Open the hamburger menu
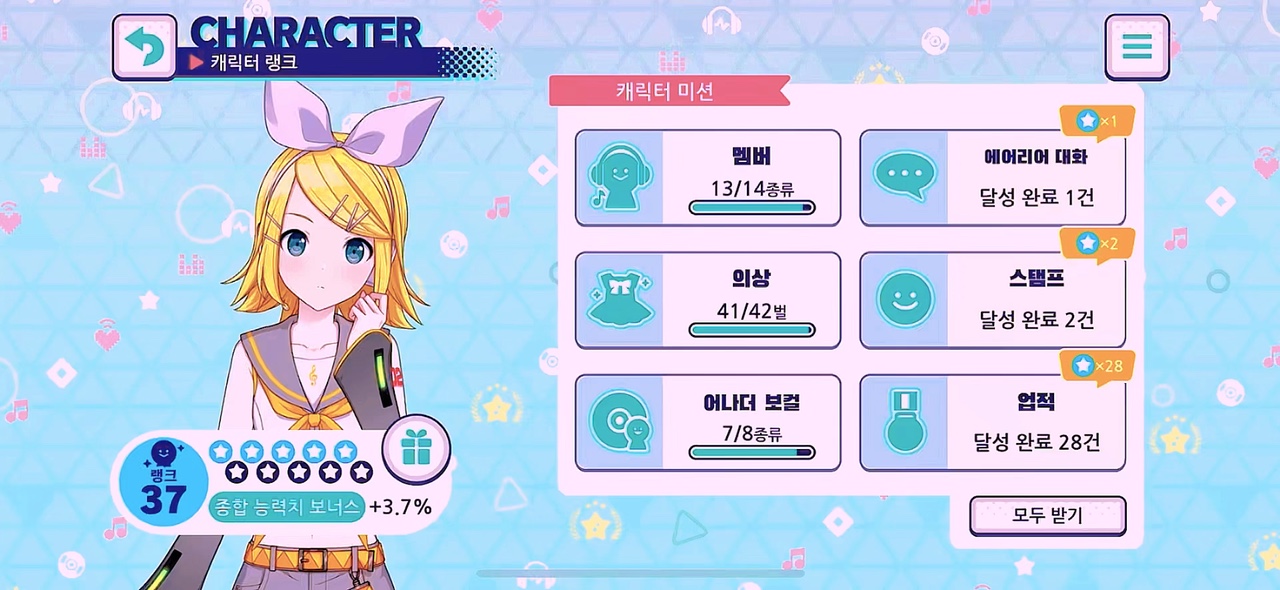The width and height of the screenshot is (1280, 590). pyautogui.click(x=1137, y=46)
